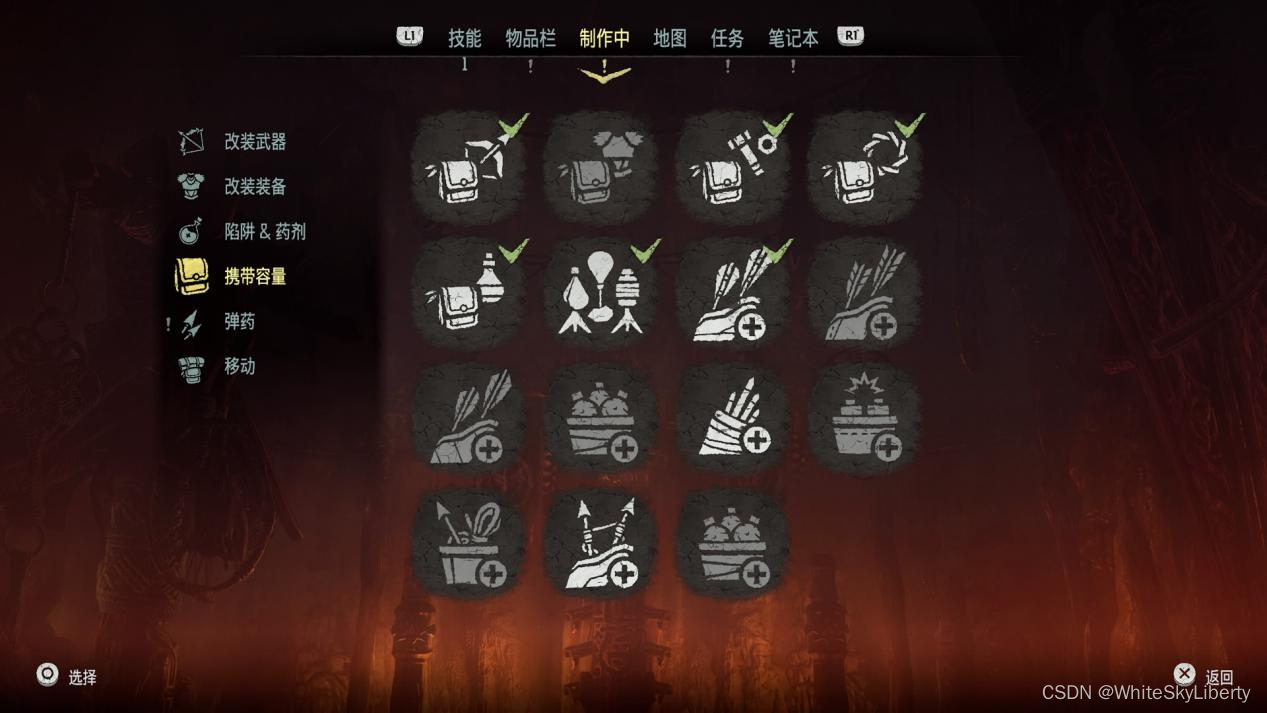Choose the 改装武器 weapon modification category
The height and width of the screenshot is (713, 1267).
tap(254, 142)
